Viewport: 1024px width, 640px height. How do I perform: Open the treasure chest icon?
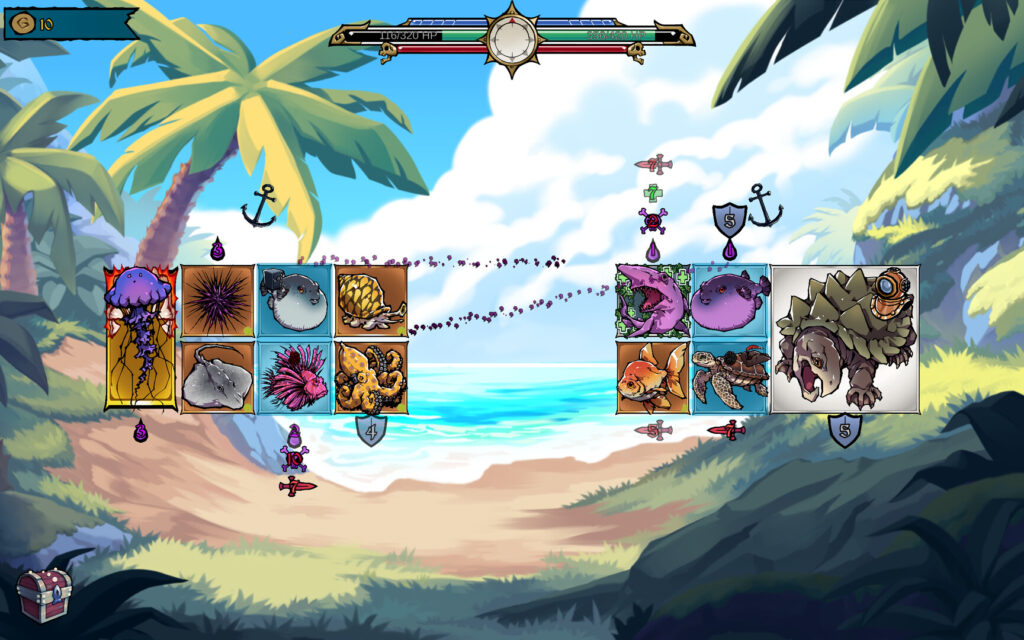point(44,595)
